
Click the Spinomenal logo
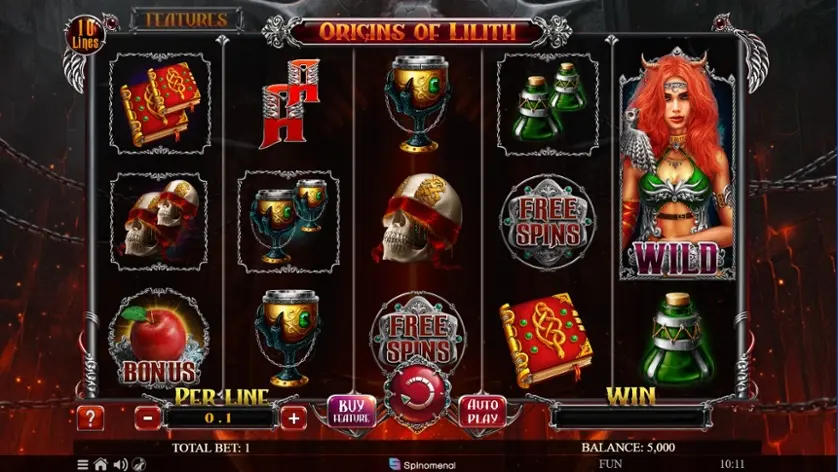(x=422, y=465)
